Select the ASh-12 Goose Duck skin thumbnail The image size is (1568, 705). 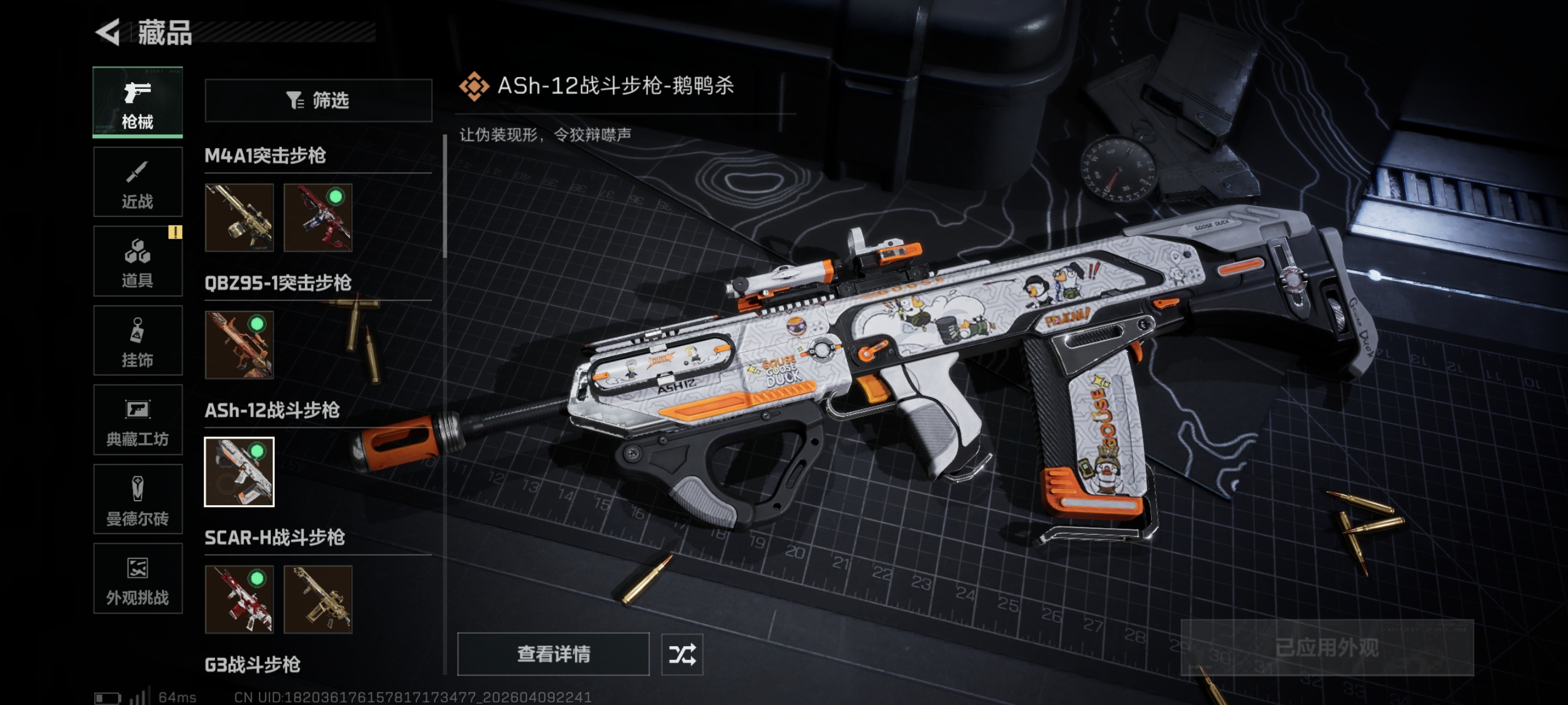(239, 472)
